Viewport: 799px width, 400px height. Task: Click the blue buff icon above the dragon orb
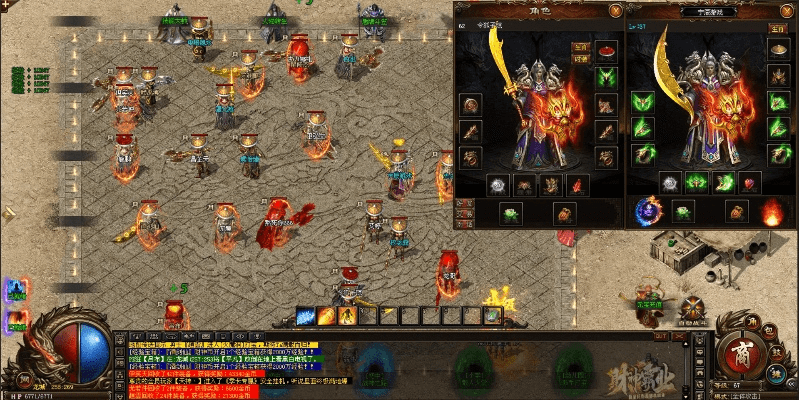[x=17, y=290]
